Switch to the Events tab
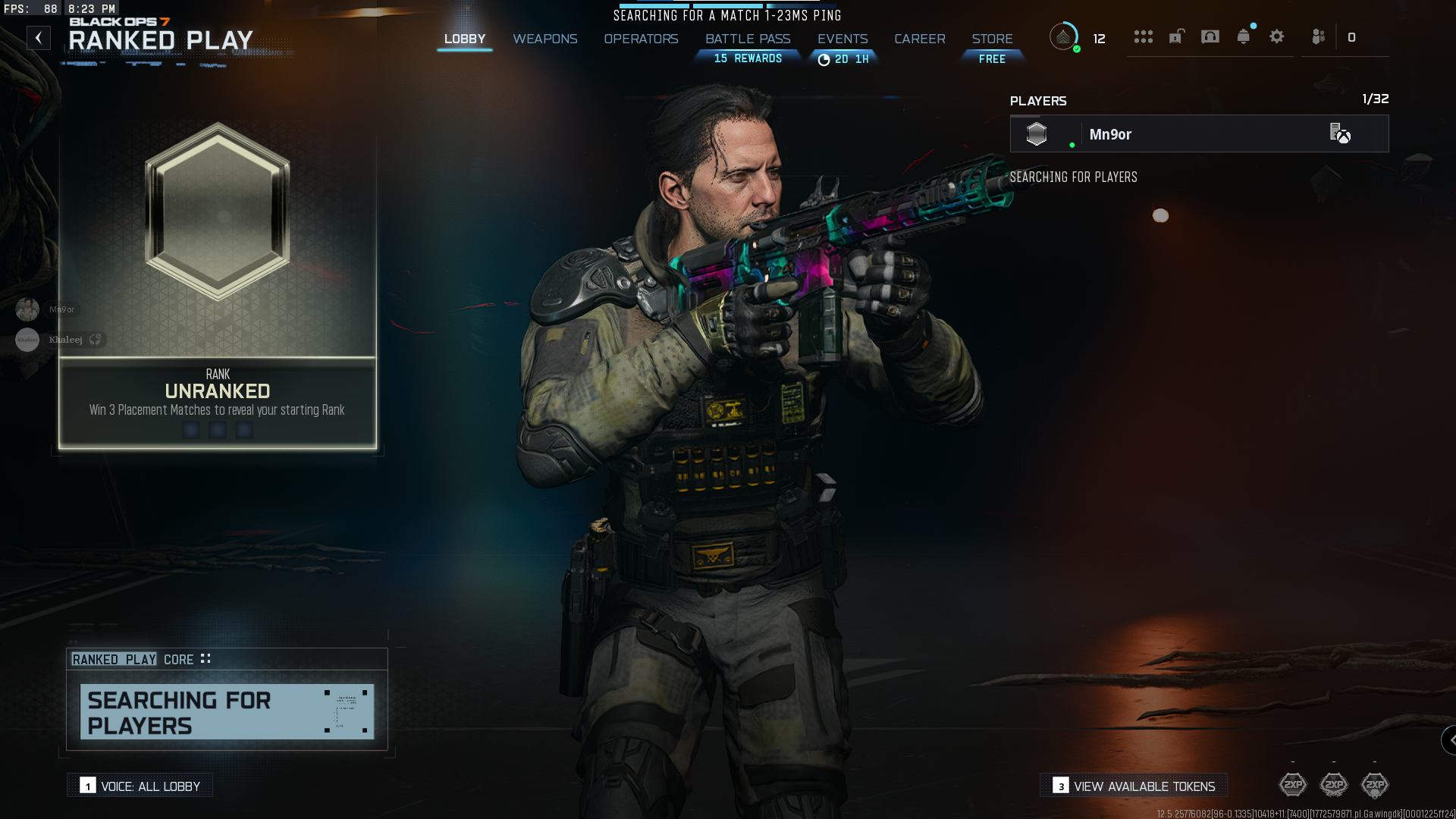This screenshot has width=1456, height=819. click(x=842, y=39)
